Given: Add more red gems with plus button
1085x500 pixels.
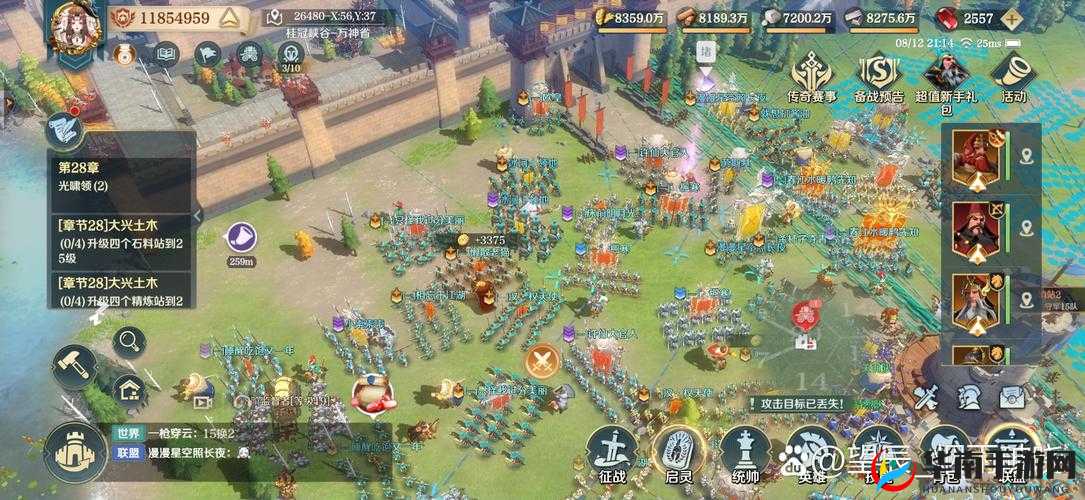Looking at the screenshot, I should click(x=1014, y=18).
